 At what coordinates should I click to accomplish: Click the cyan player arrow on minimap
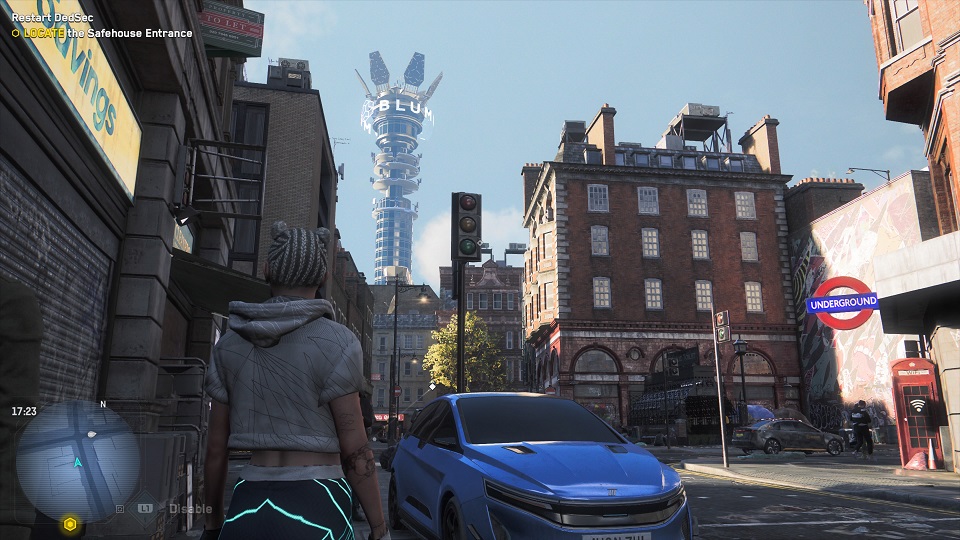(x=77, y=462)
